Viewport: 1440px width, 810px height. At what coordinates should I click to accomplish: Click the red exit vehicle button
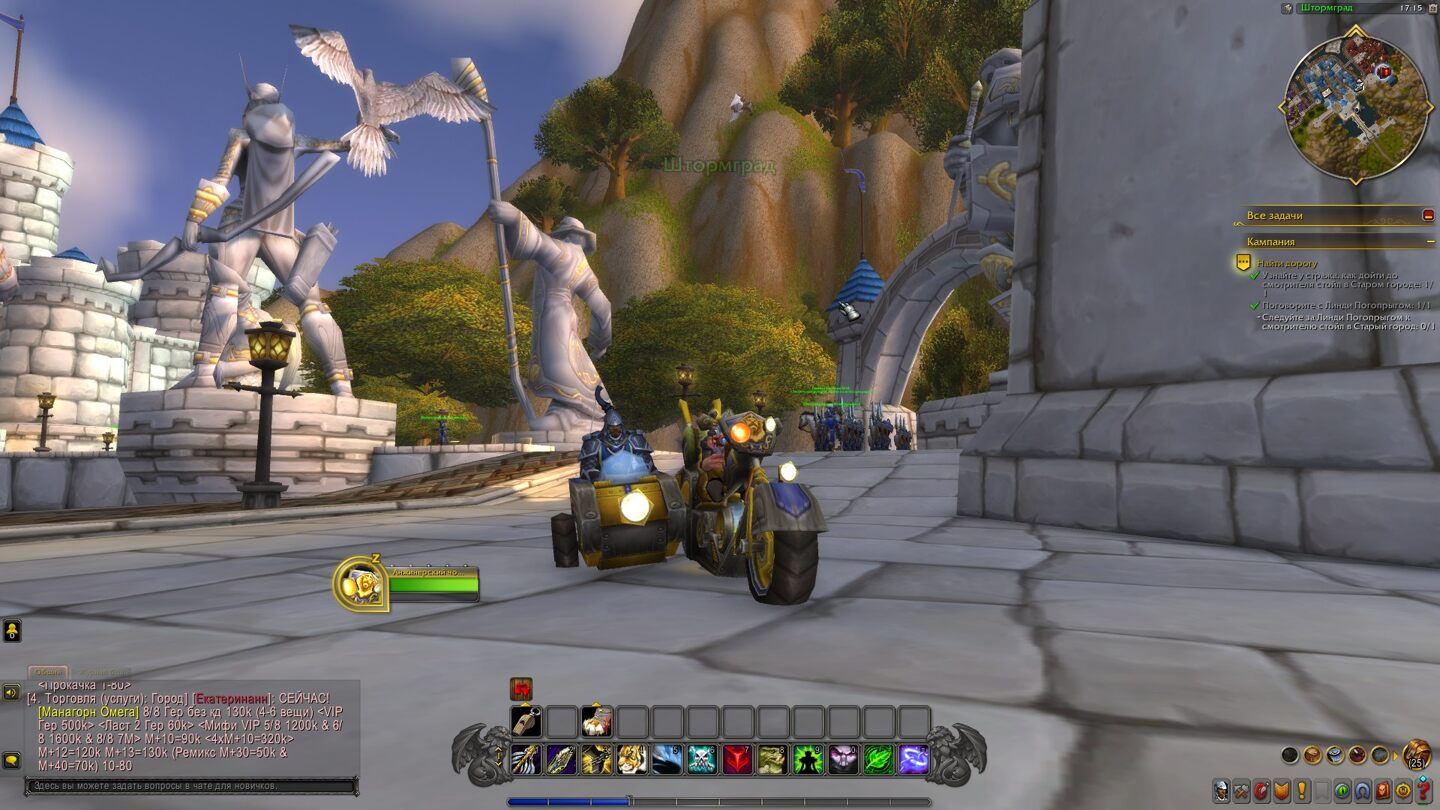pos(521,689)
